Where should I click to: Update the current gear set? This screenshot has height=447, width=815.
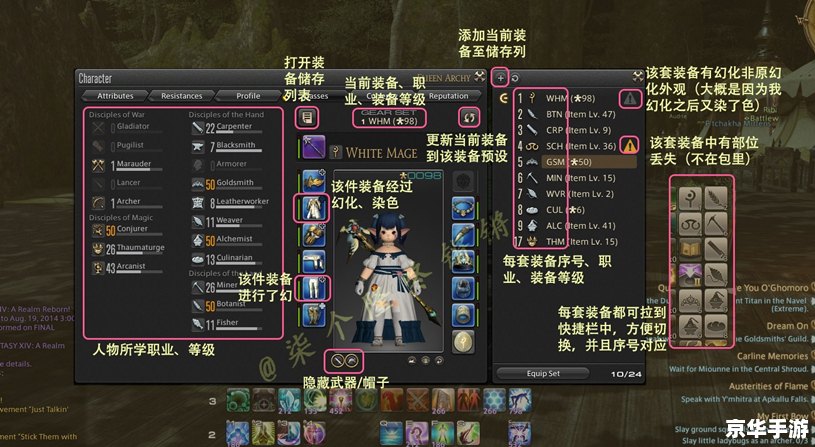(463, 117)
